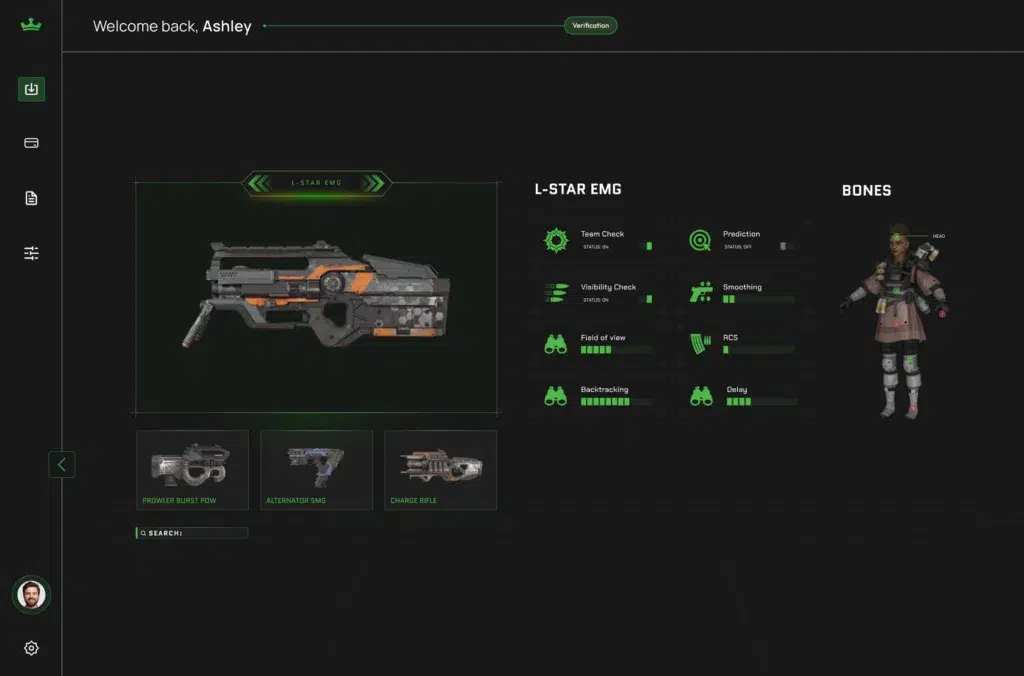Adjust the RCS slider
The image size is (1024, 676).
click(x=758, y=350)
